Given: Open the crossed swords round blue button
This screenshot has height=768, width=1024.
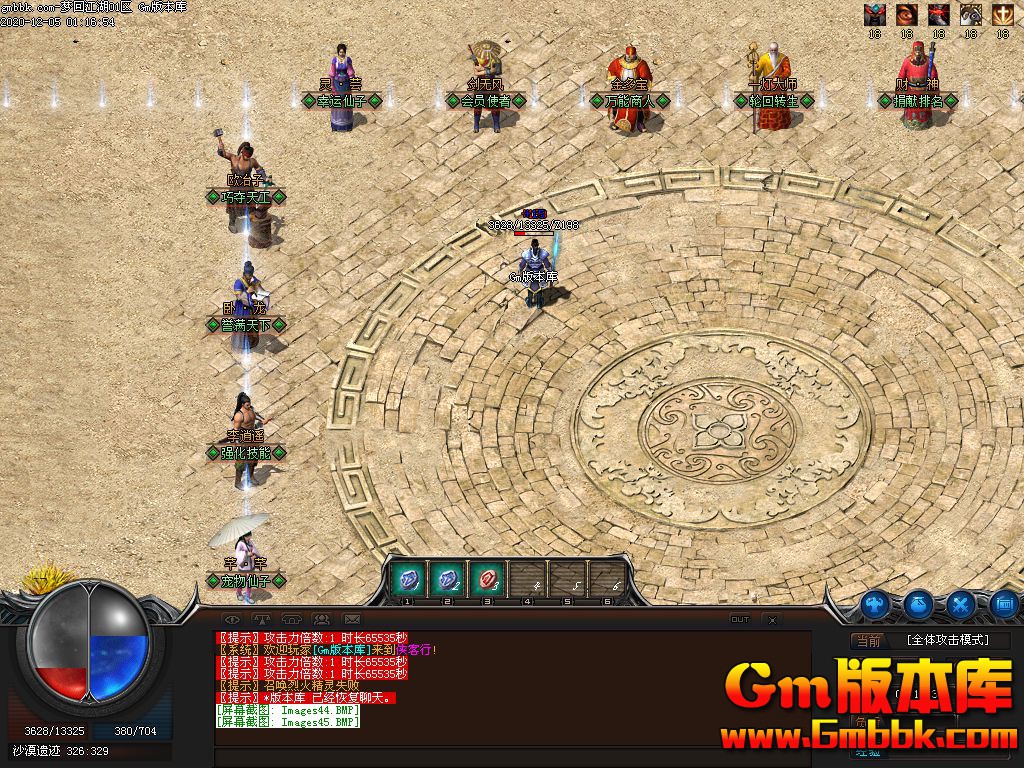Looking at the screenshot, I should (962, 604).
